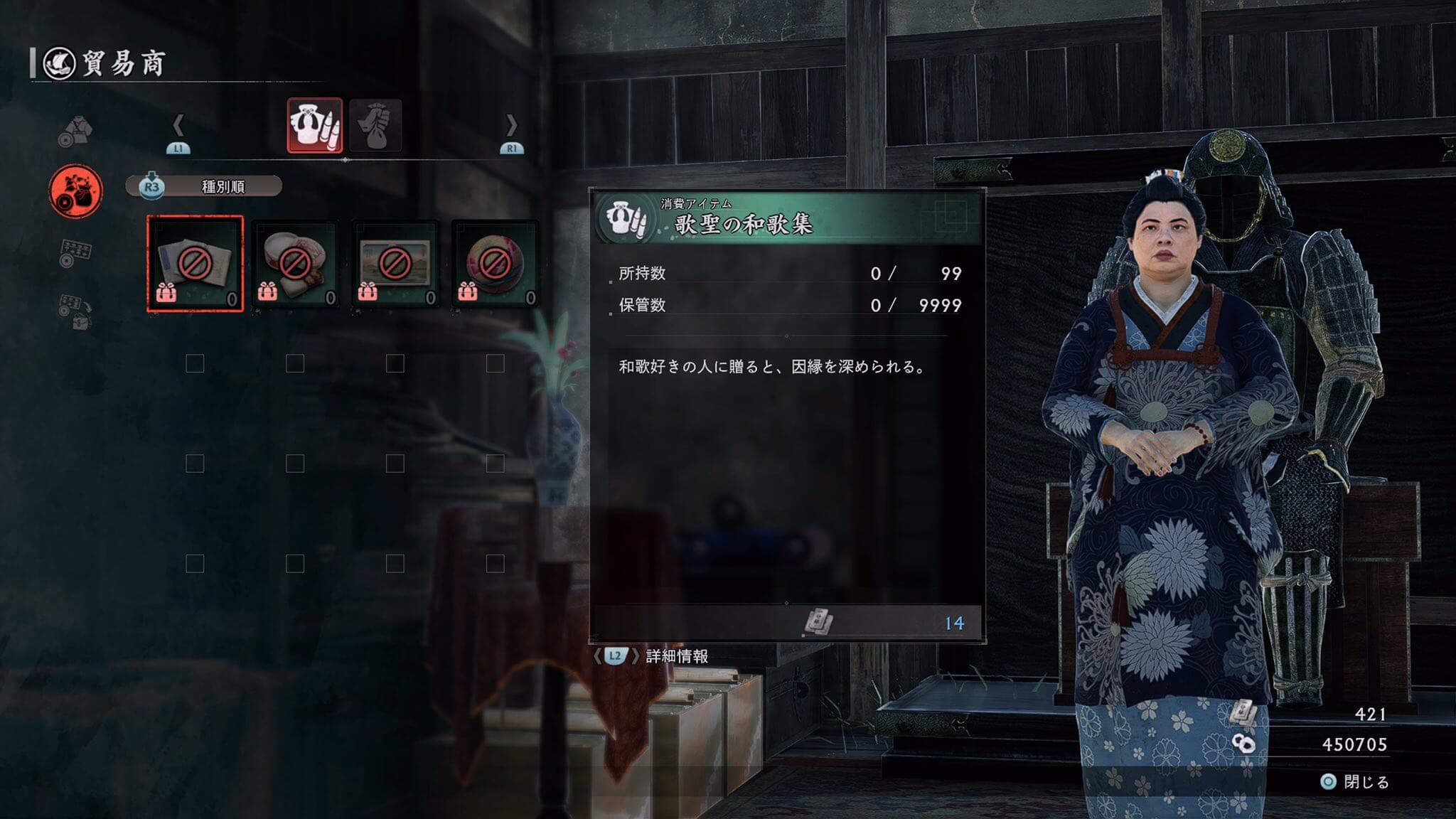Open the tablet-and-coin sidebar mode
This screenshot has width=1456, height=819.
75,252
